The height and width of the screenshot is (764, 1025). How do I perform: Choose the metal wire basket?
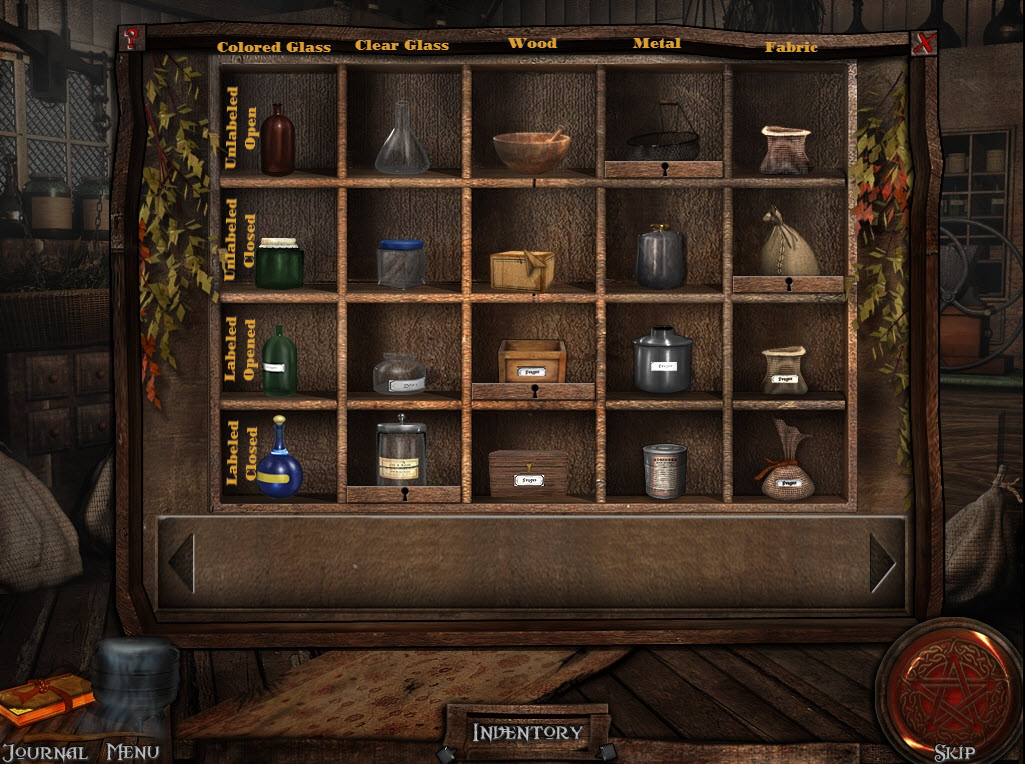(662, 141)
